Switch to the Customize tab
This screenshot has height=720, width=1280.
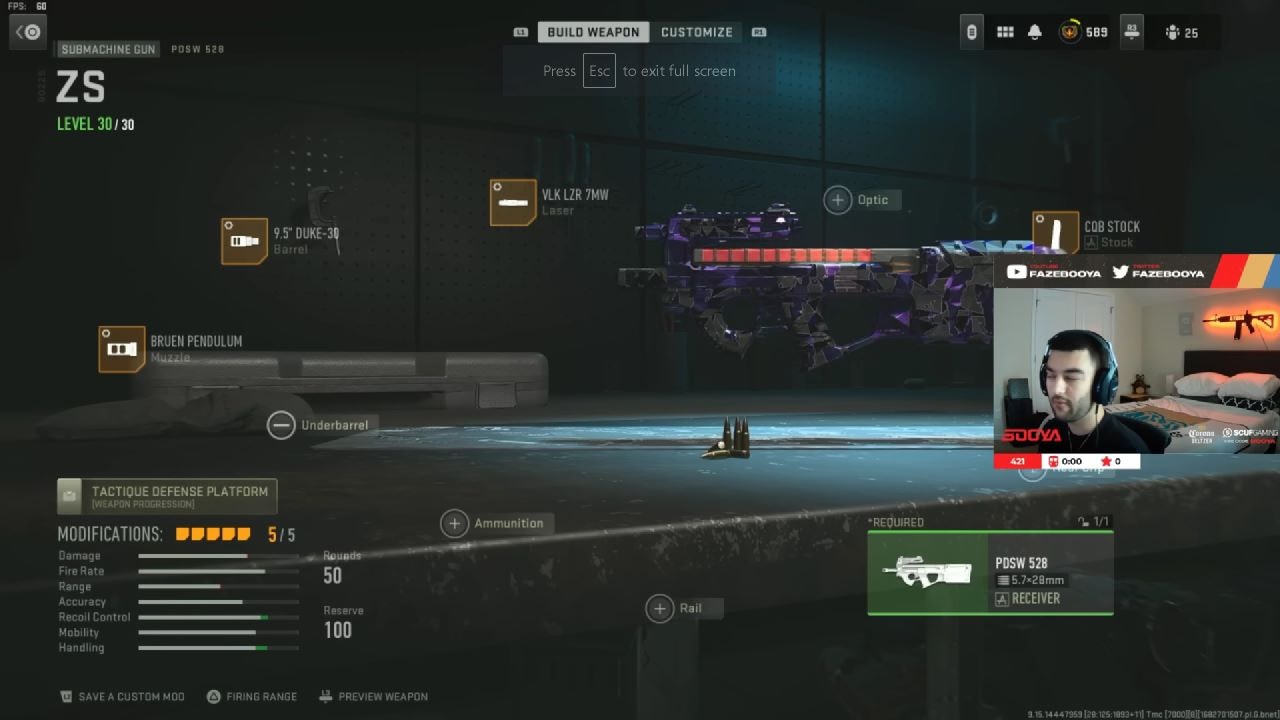[697, 31]
